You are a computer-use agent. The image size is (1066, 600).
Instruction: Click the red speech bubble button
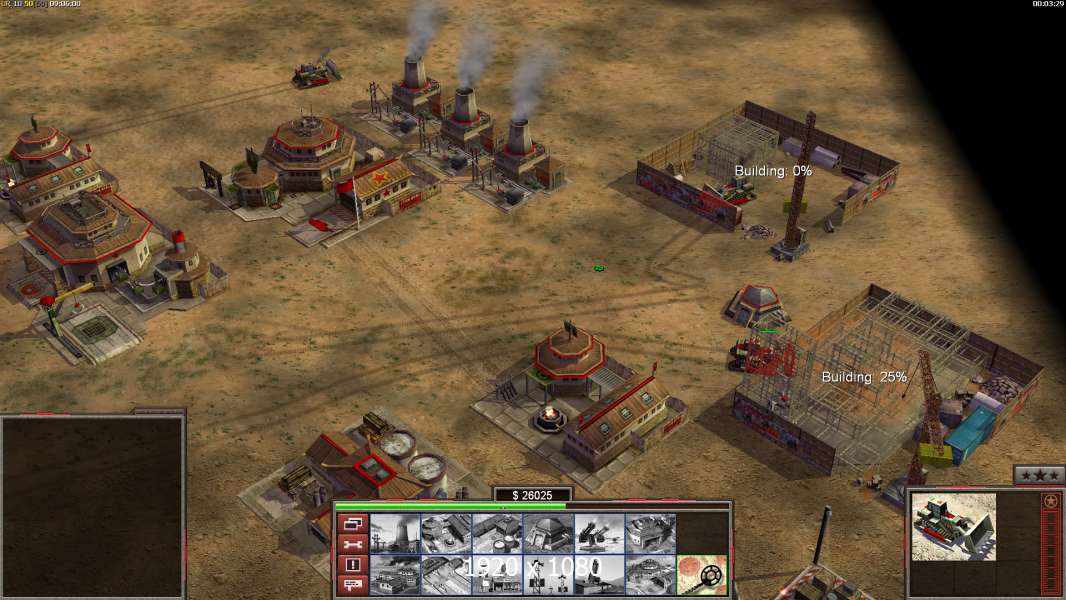[352, 585]
